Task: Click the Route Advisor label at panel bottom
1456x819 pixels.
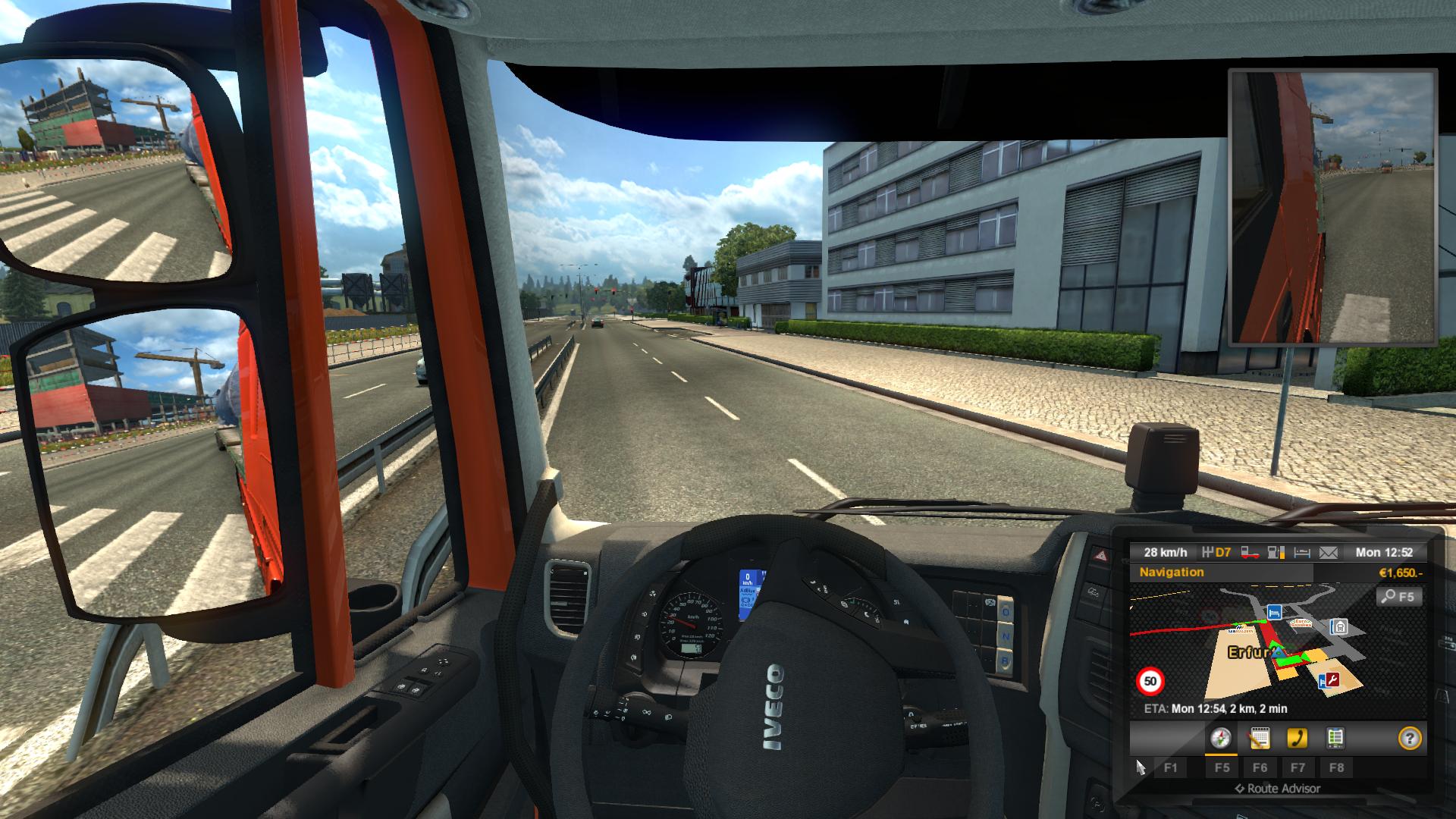Action: (x=1278, y=789)
